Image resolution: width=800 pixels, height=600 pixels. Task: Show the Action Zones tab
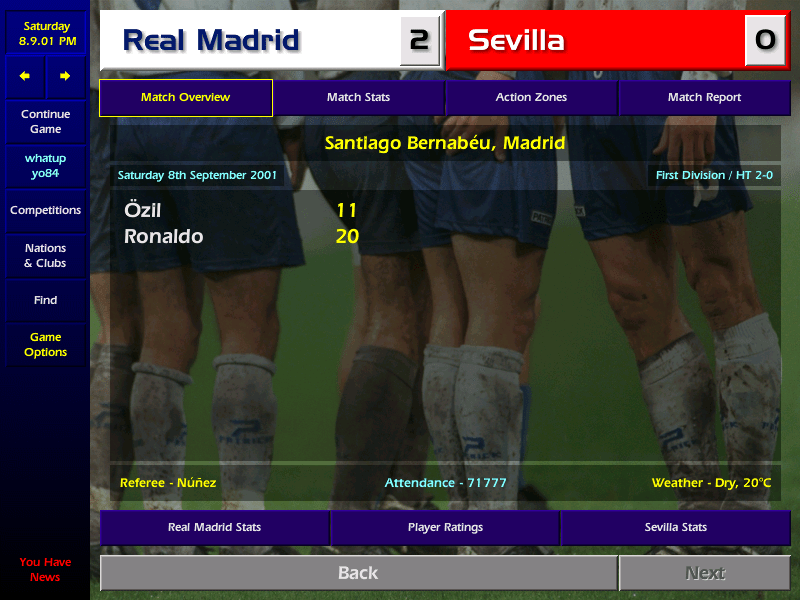[x=531, y=98]
